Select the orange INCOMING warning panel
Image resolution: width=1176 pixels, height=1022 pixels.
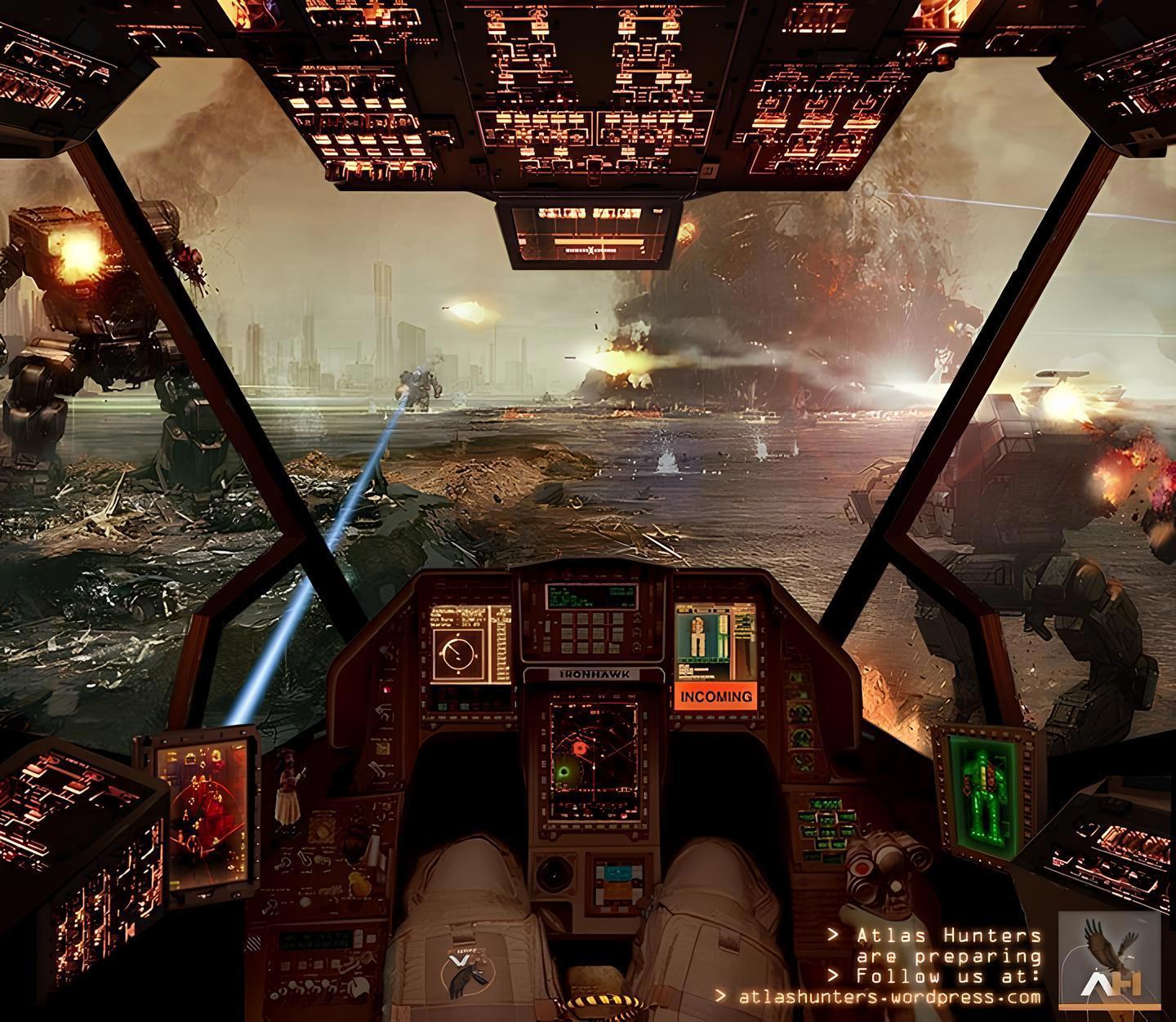coord(715,696)
